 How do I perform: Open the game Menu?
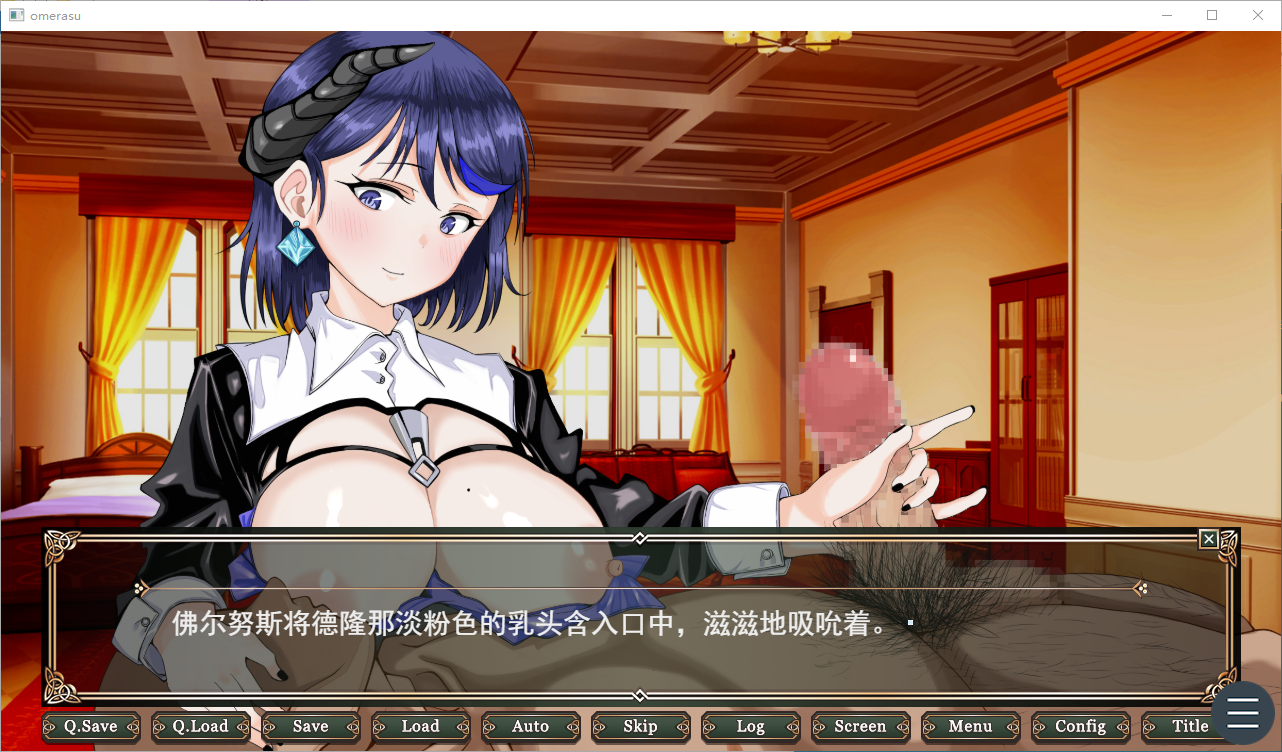coord(970,727)
